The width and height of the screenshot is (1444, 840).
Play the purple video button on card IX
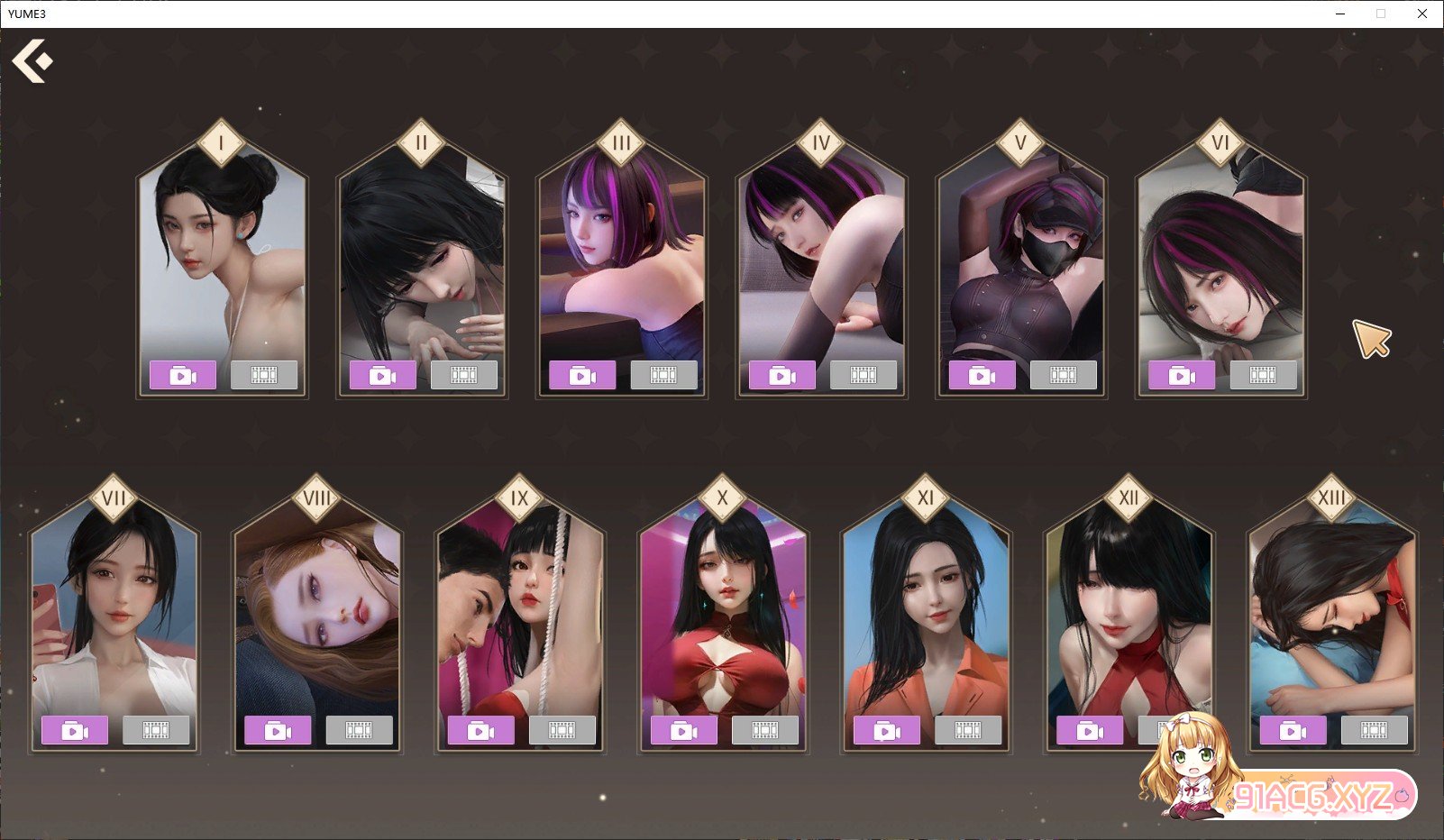pyautogui.click(x=480, y=730)
